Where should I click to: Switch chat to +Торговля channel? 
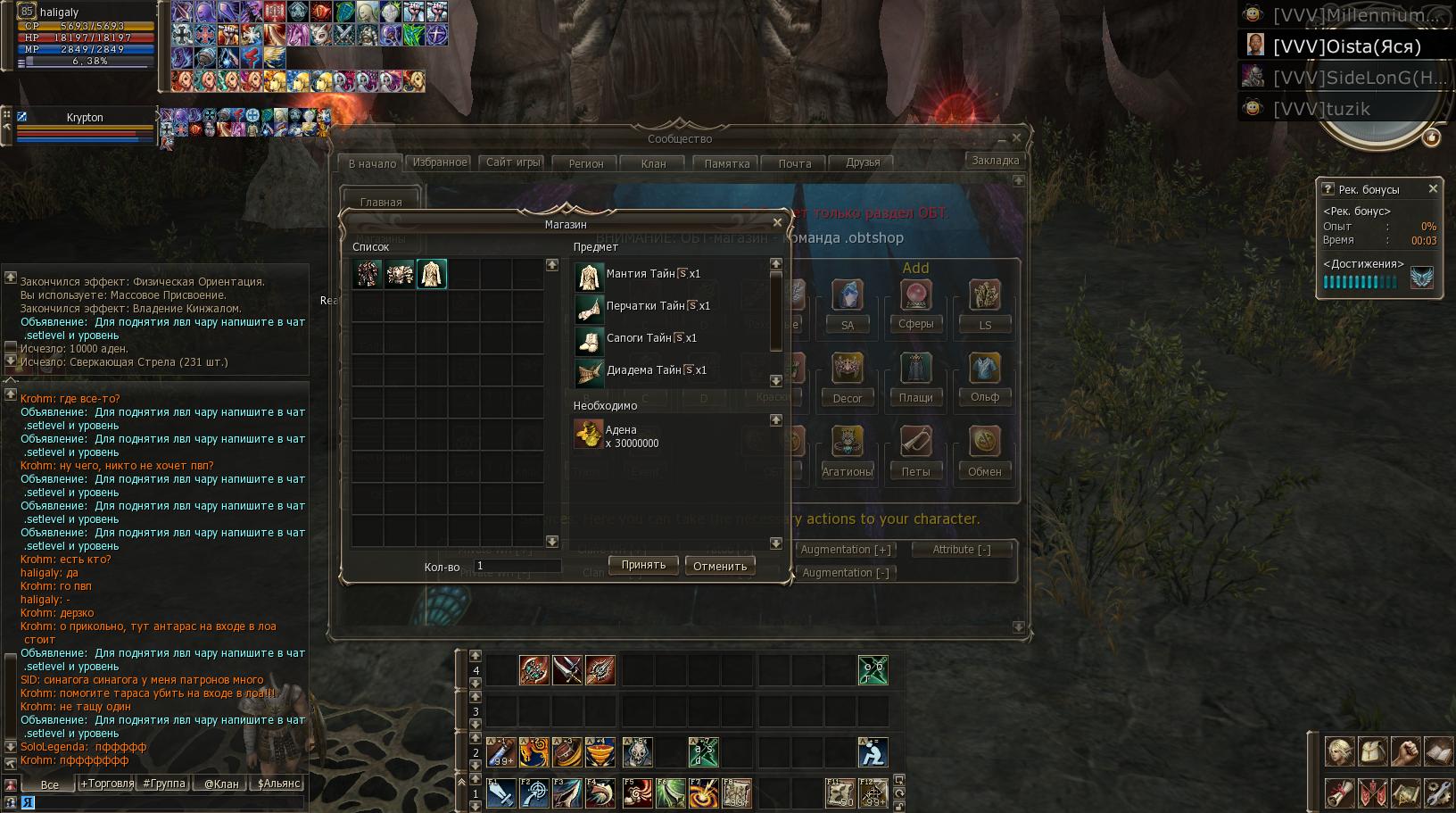(107, 784)
